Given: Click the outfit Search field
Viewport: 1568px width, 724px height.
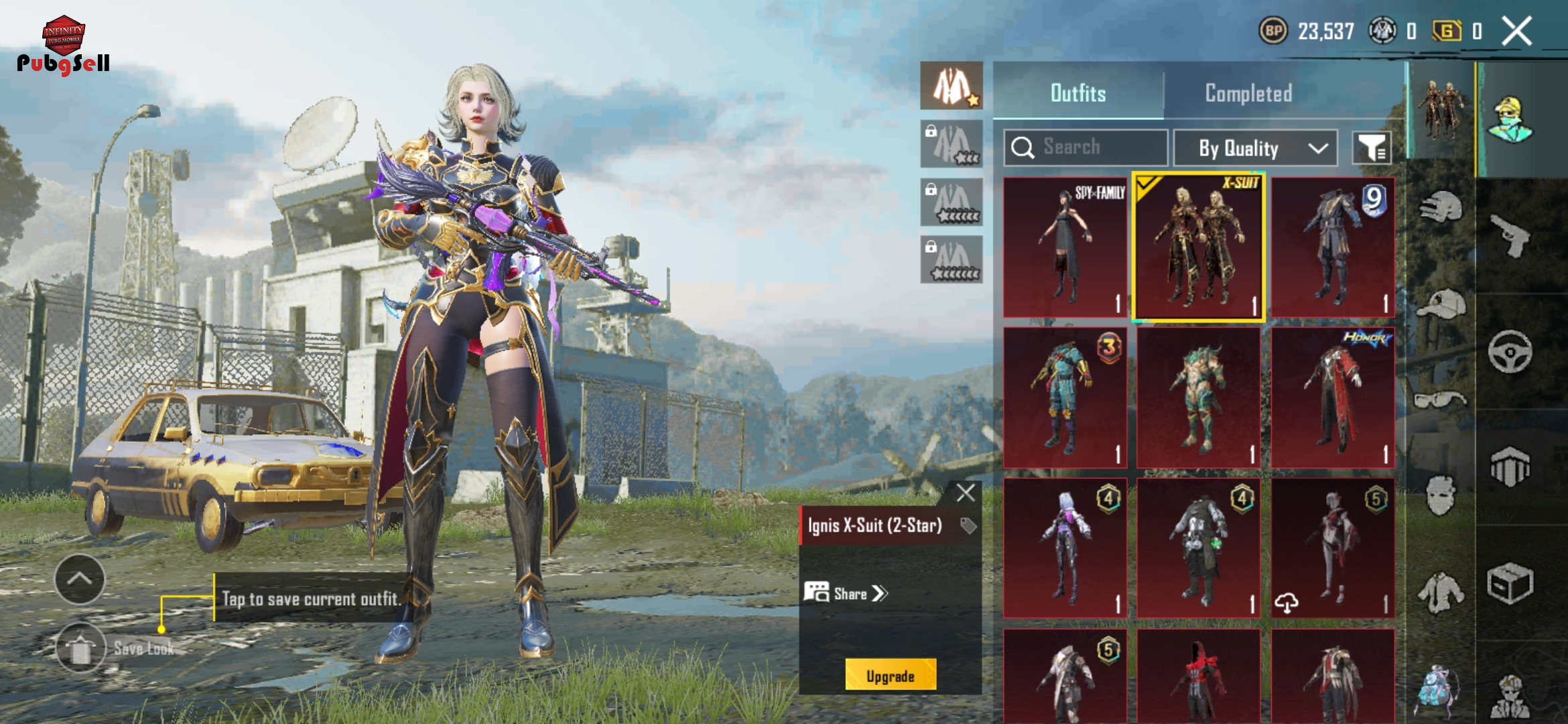Looking at the screenshot, I should 1086,147.
